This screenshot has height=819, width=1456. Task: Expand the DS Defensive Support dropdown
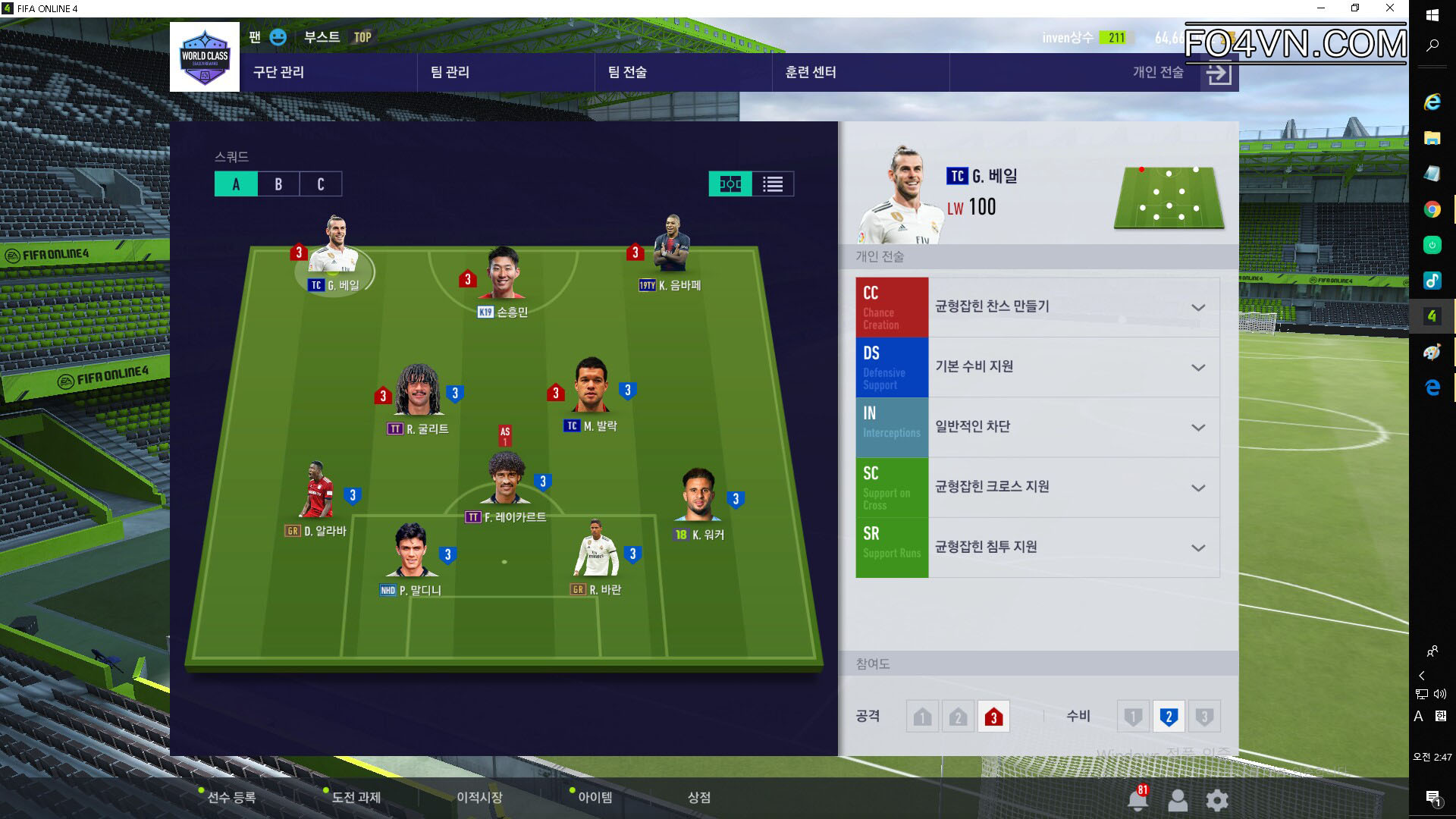1197,368
